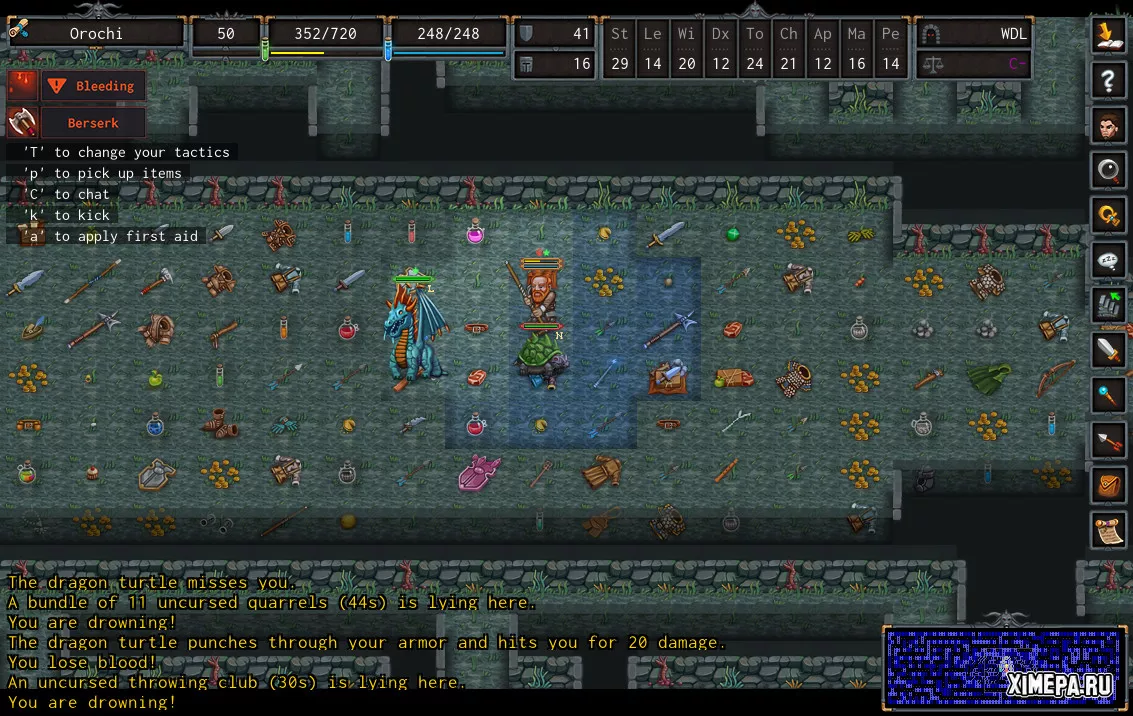
Task: Click the alignment scales C- panel
Action: pyautogui.click(x=974, y=64)
